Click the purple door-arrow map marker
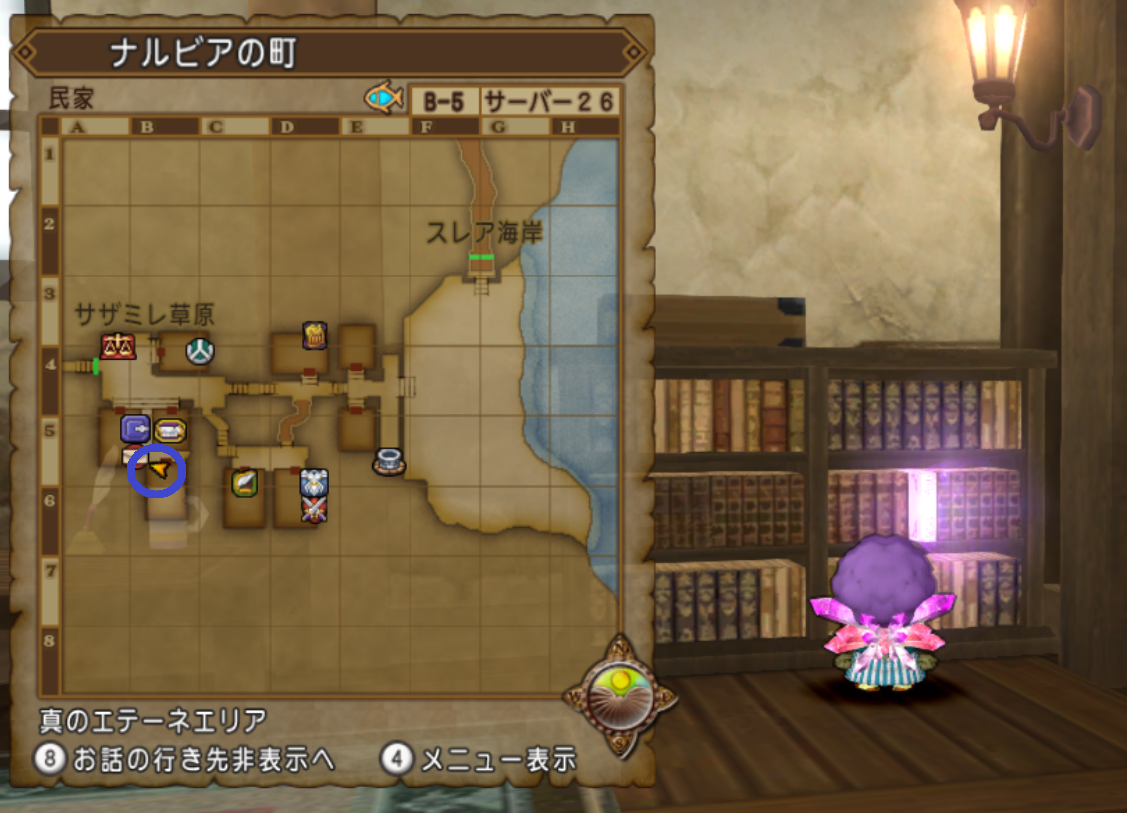 [x=135, y=429]
